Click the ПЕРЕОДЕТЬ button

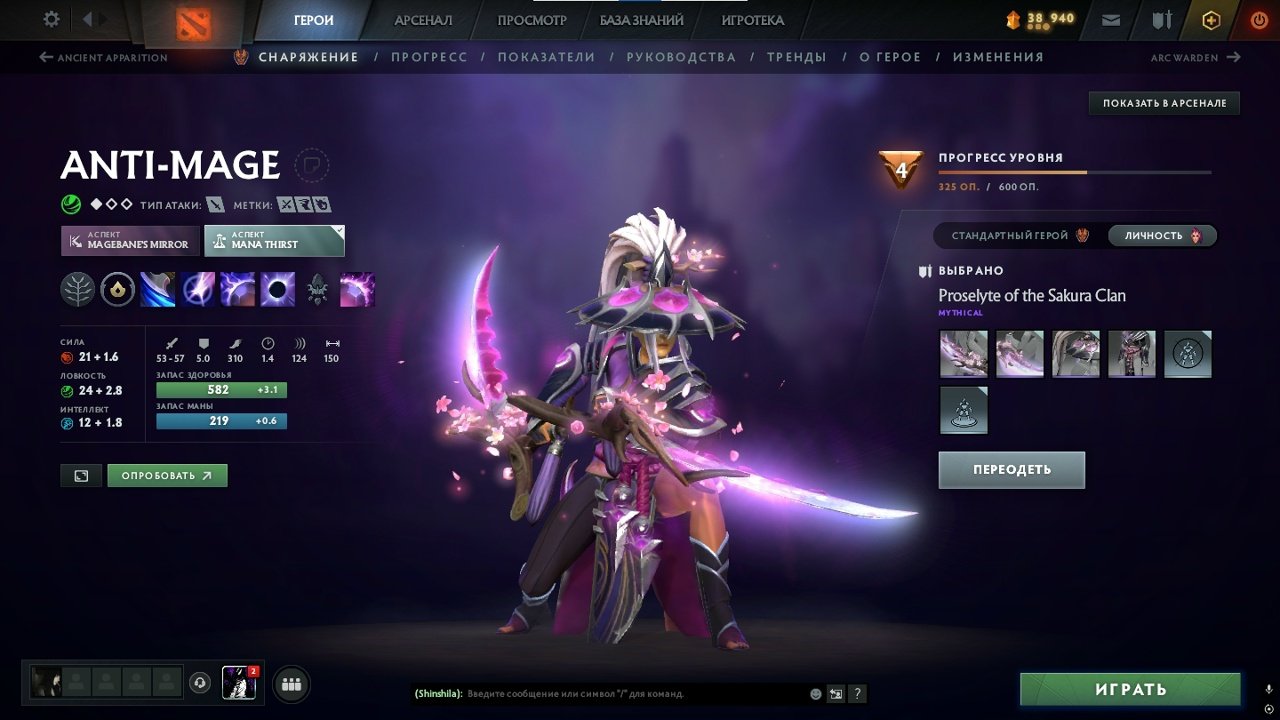(1011, 469)
